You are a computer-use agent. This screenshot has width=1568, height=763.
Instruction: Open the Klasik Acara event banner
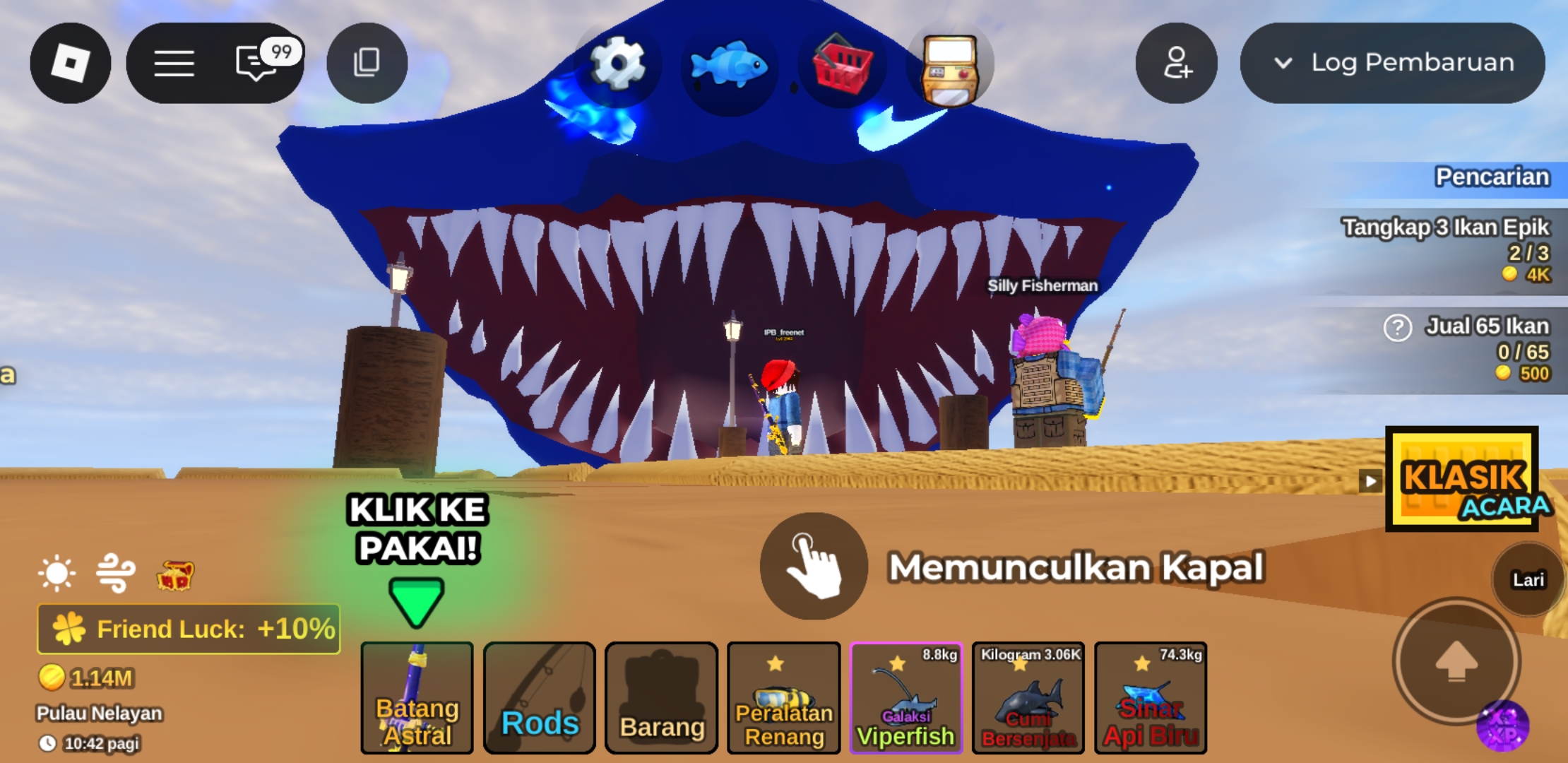[x=1462, y=478]
